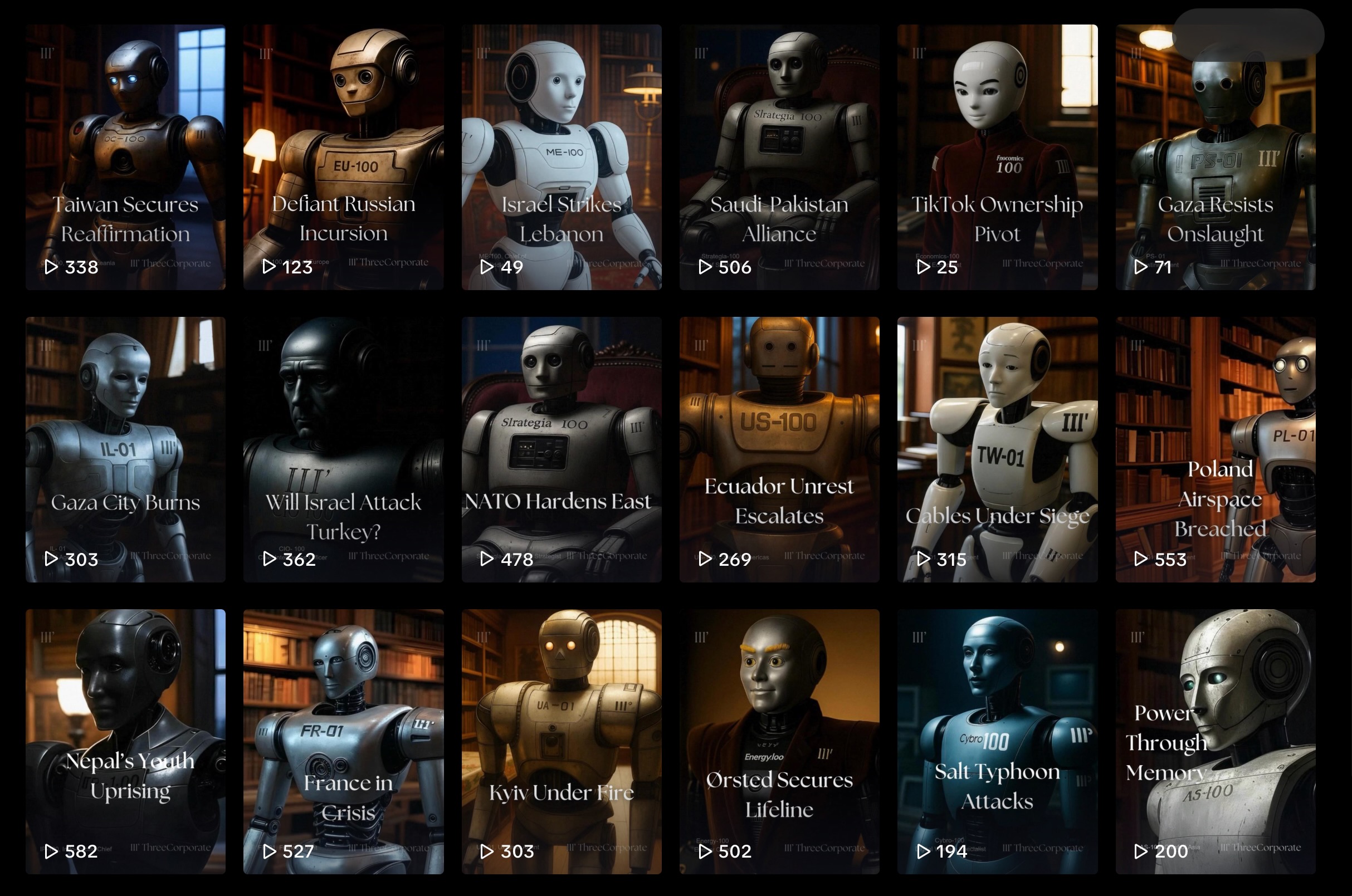Open Will Israel Attack Turkey? video
Image resolution: width=1352 pixels, height=896 pixels.
coord(343,449)
